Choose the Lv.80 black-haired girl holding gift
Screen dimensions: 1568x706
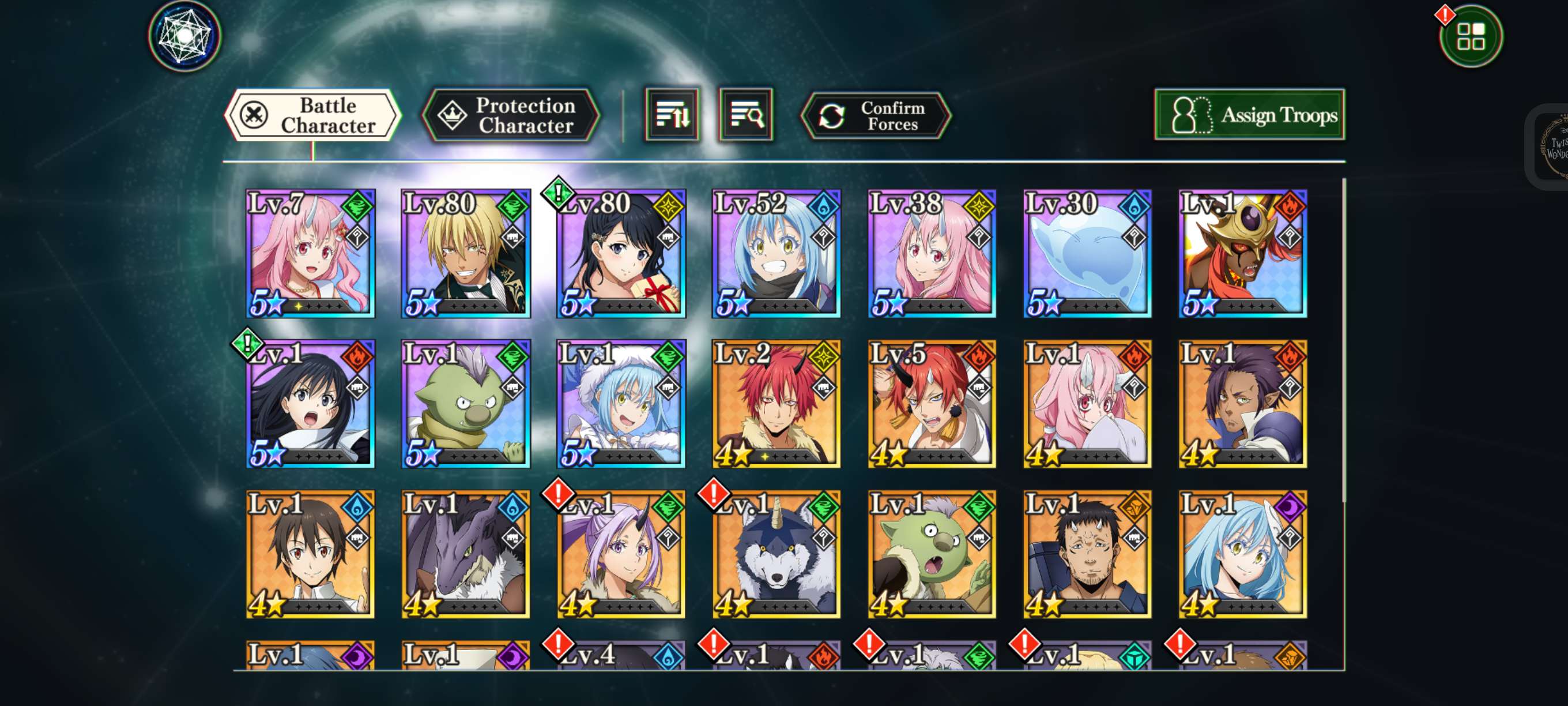(621, 253)
